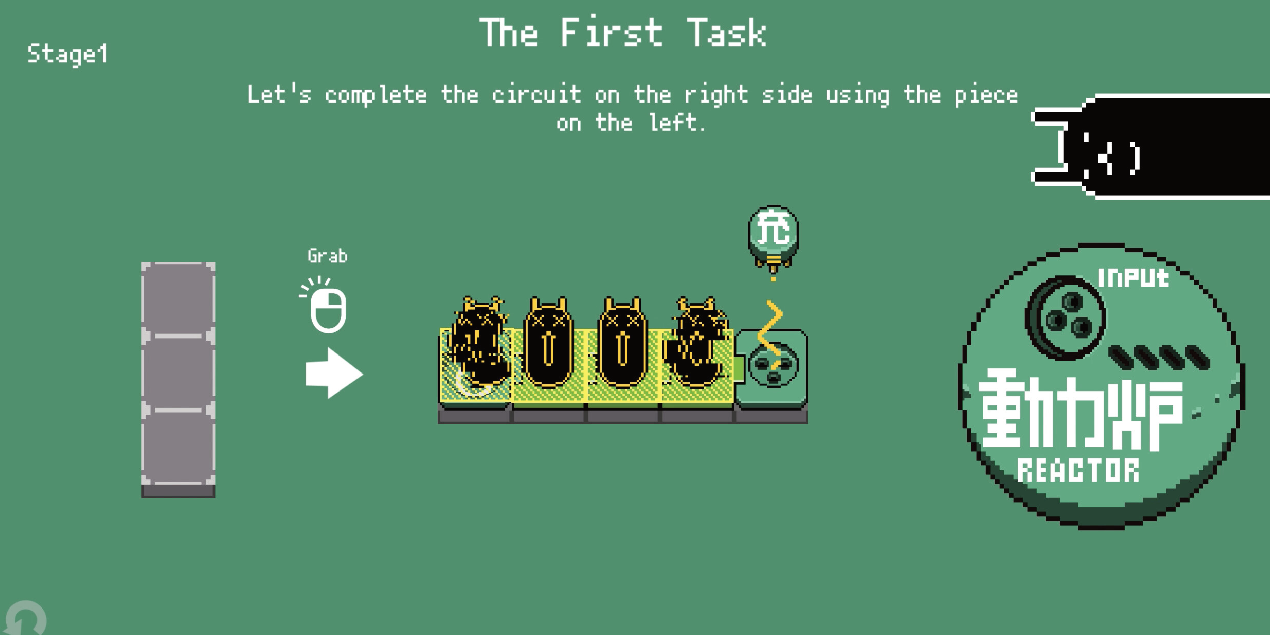Select the green socket tile on the circuit

point(770,367)
